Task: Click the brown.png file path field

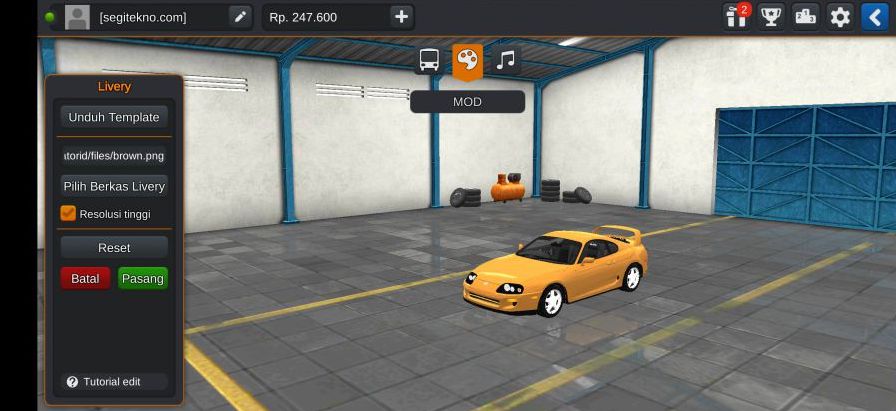Action: tap(113, 156)
